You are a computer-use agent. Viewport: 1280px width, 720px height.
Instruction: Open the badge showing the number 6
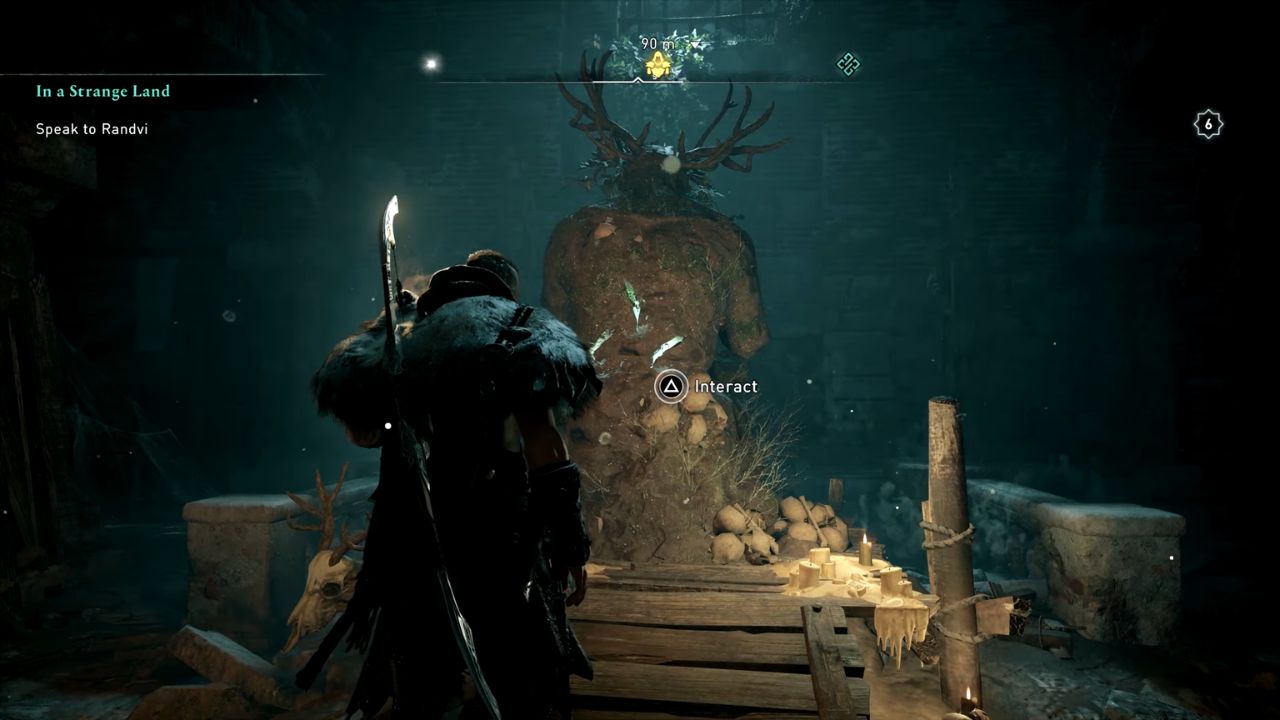click(1208, 125)
